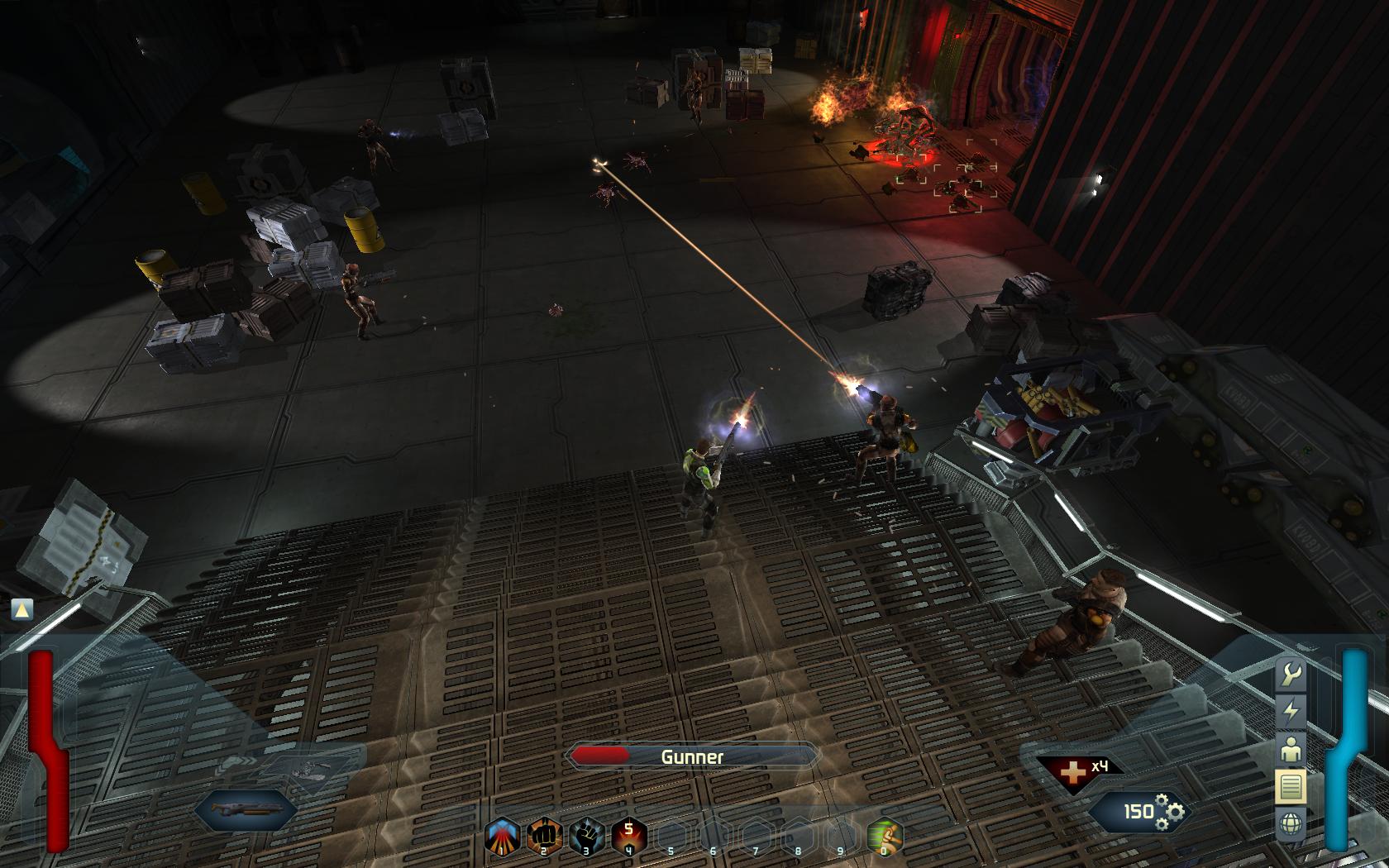Open the lightning bolt skills panel
This screenshot has height=868, width=1389.
pos(1291,711)
